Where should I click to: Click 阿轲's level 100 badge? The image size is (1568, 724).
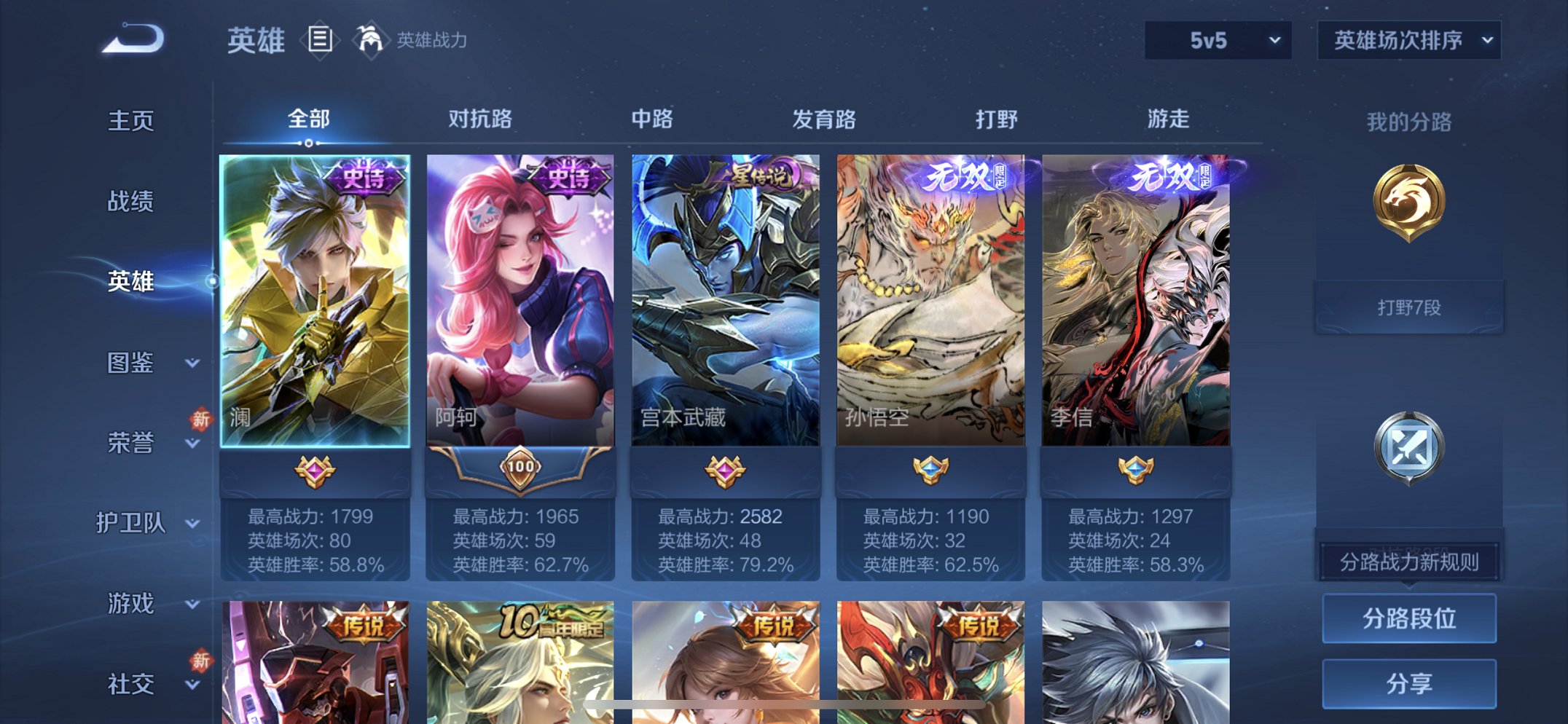[522, 468]
